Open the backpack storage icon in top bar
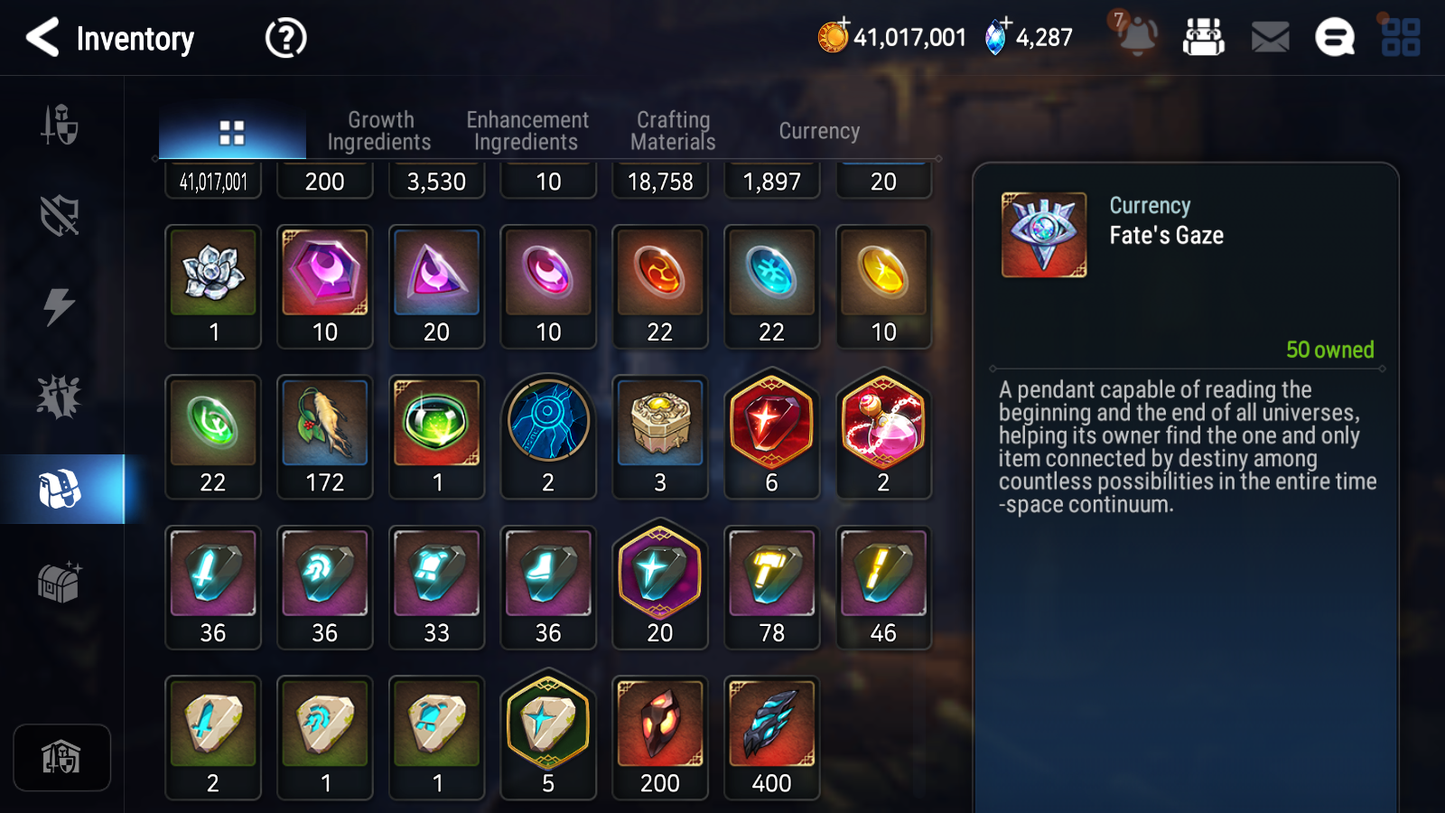Screen dimensions: 1445x813 1203,36
